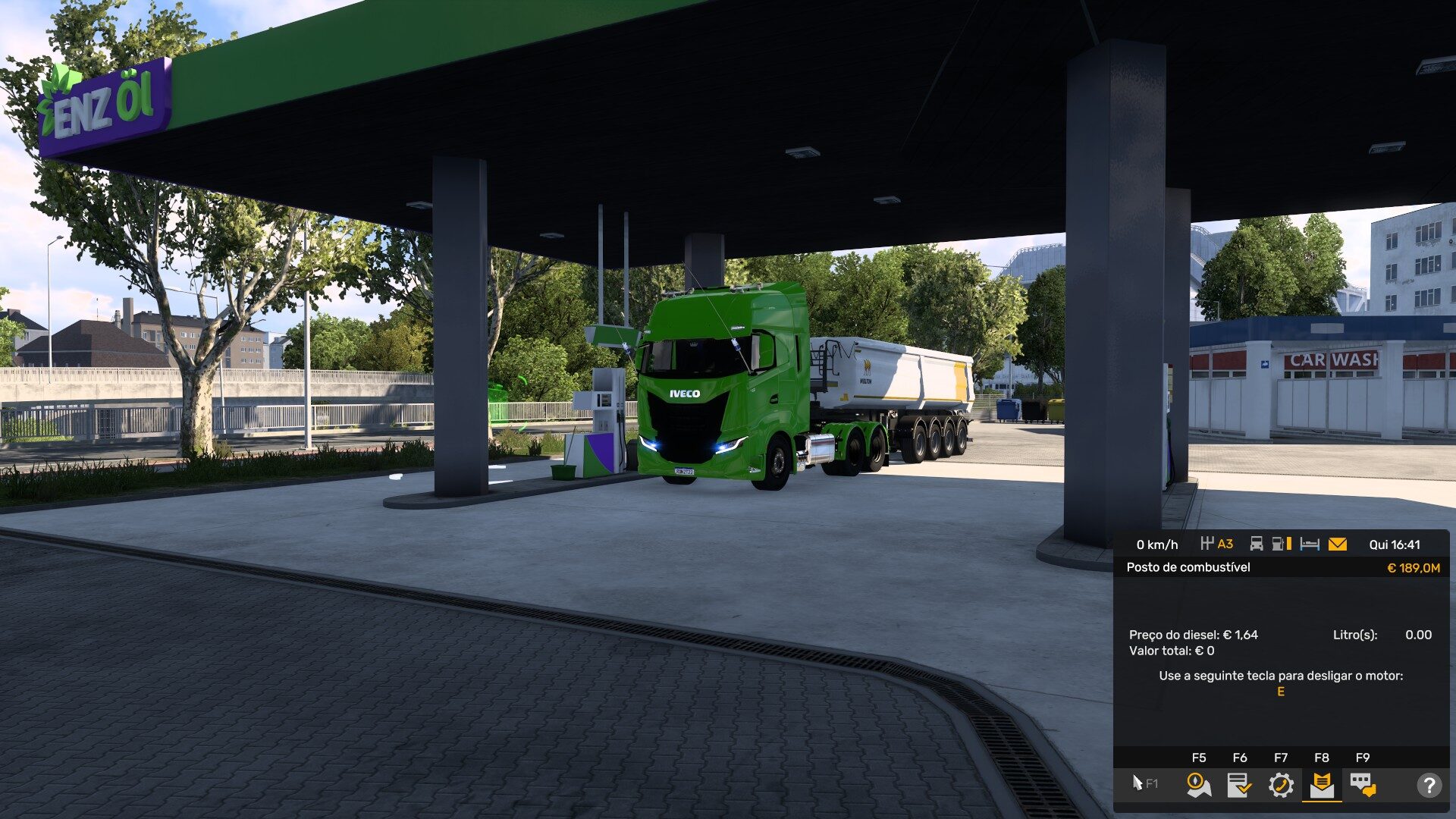Open the gear-and-phone assistance tab

(1281, 784)
